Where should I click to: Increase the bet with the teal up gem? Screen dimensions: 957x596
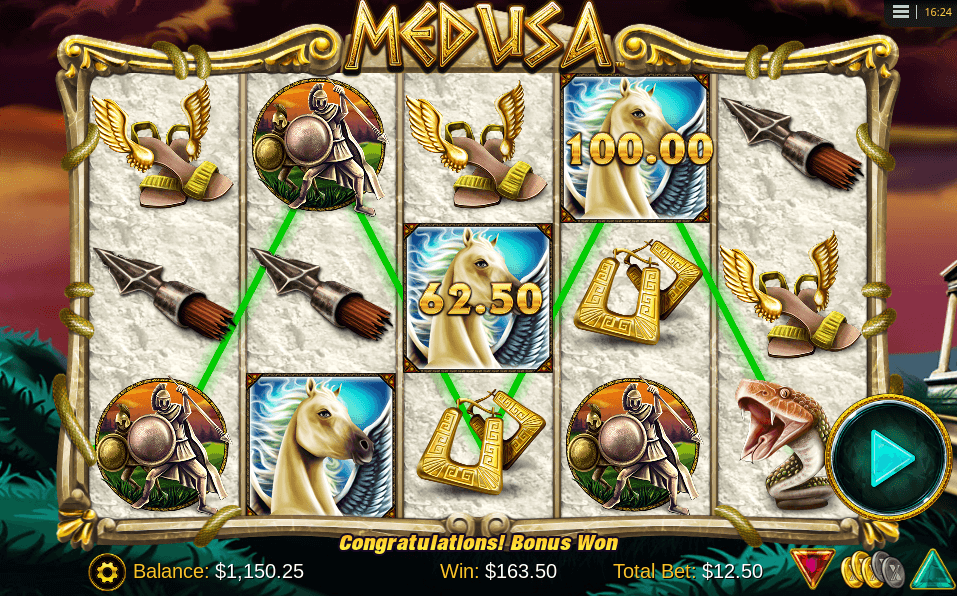[x=932, y=570]
